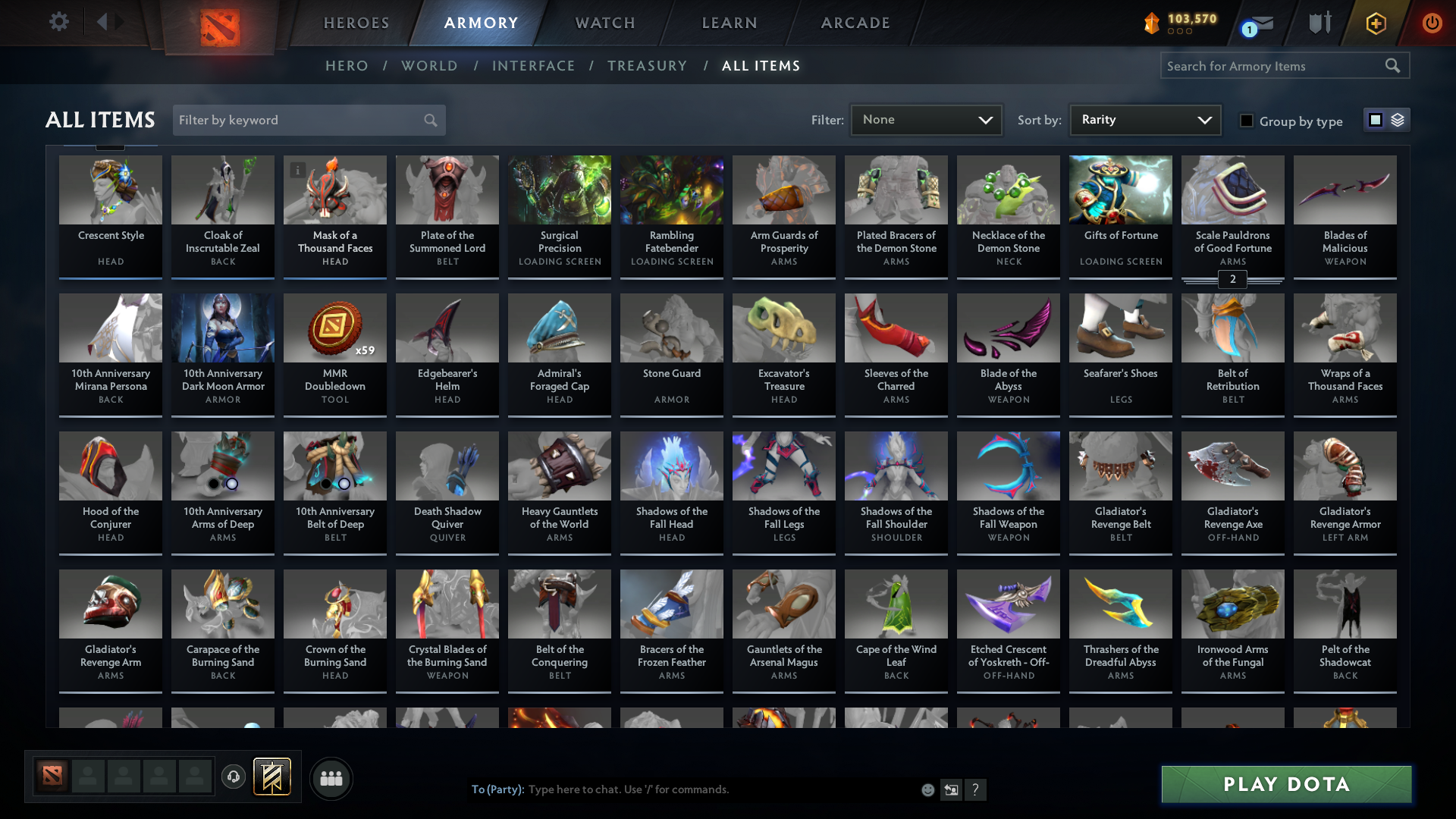Switch to stacked list view toggle

click(x=1398, y=119)
